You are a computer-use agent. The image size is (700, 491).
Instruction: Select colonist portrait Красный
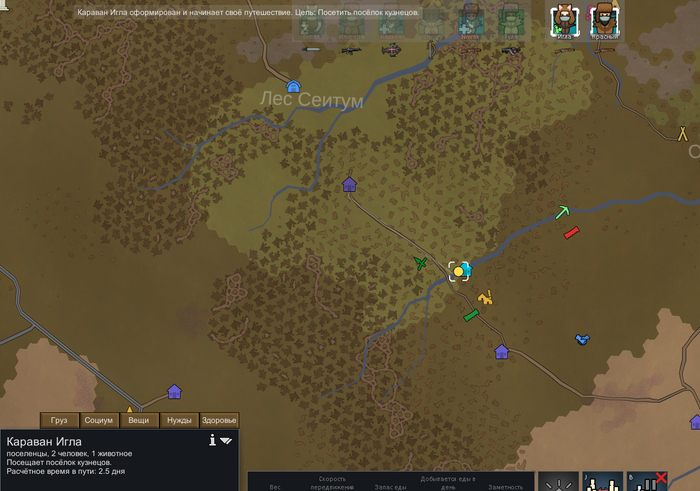(604, 20)
